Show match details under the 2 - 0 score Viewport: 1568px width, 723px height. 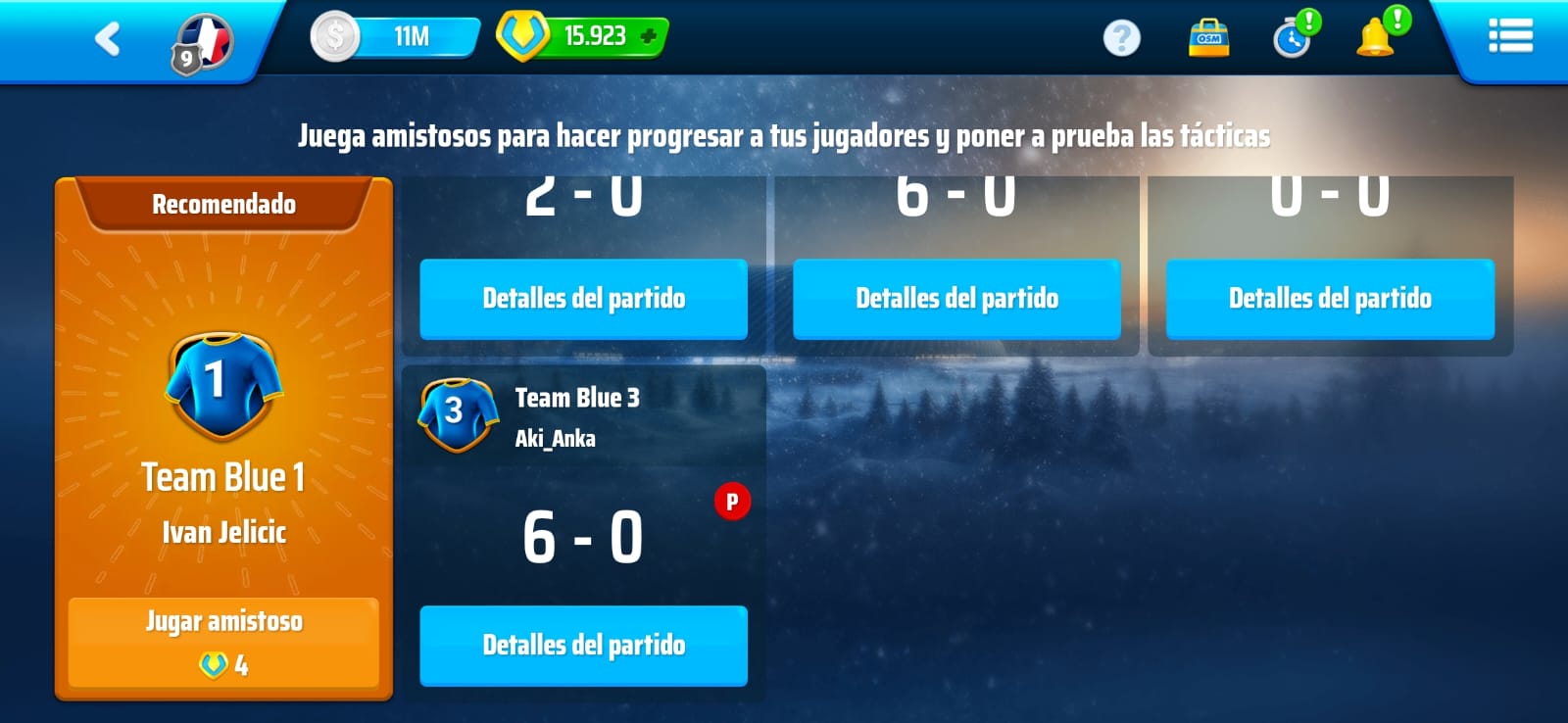click(x=583, y=299)
